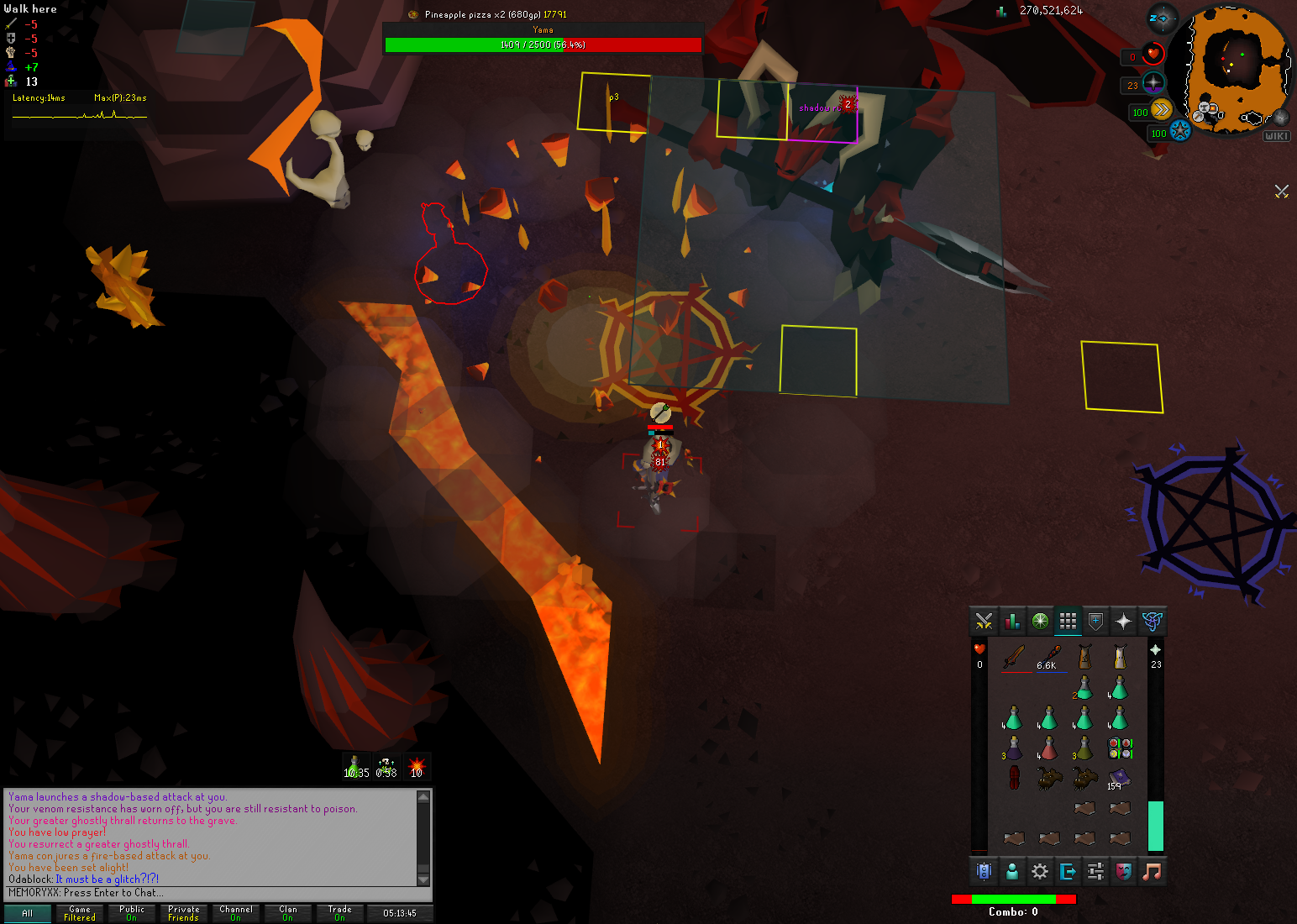
Task: Switch chat to the Game filter tab
Action: (x=80, y=913)
